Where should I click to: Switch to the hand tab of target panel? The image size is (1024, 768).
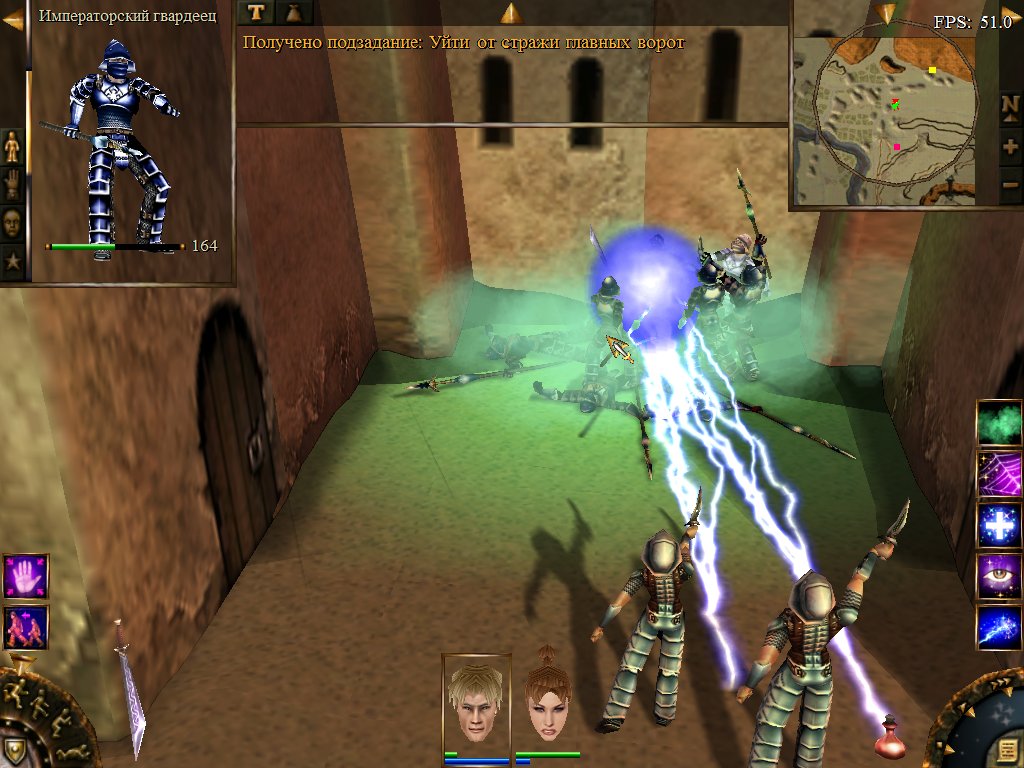(x=12, y=184)
